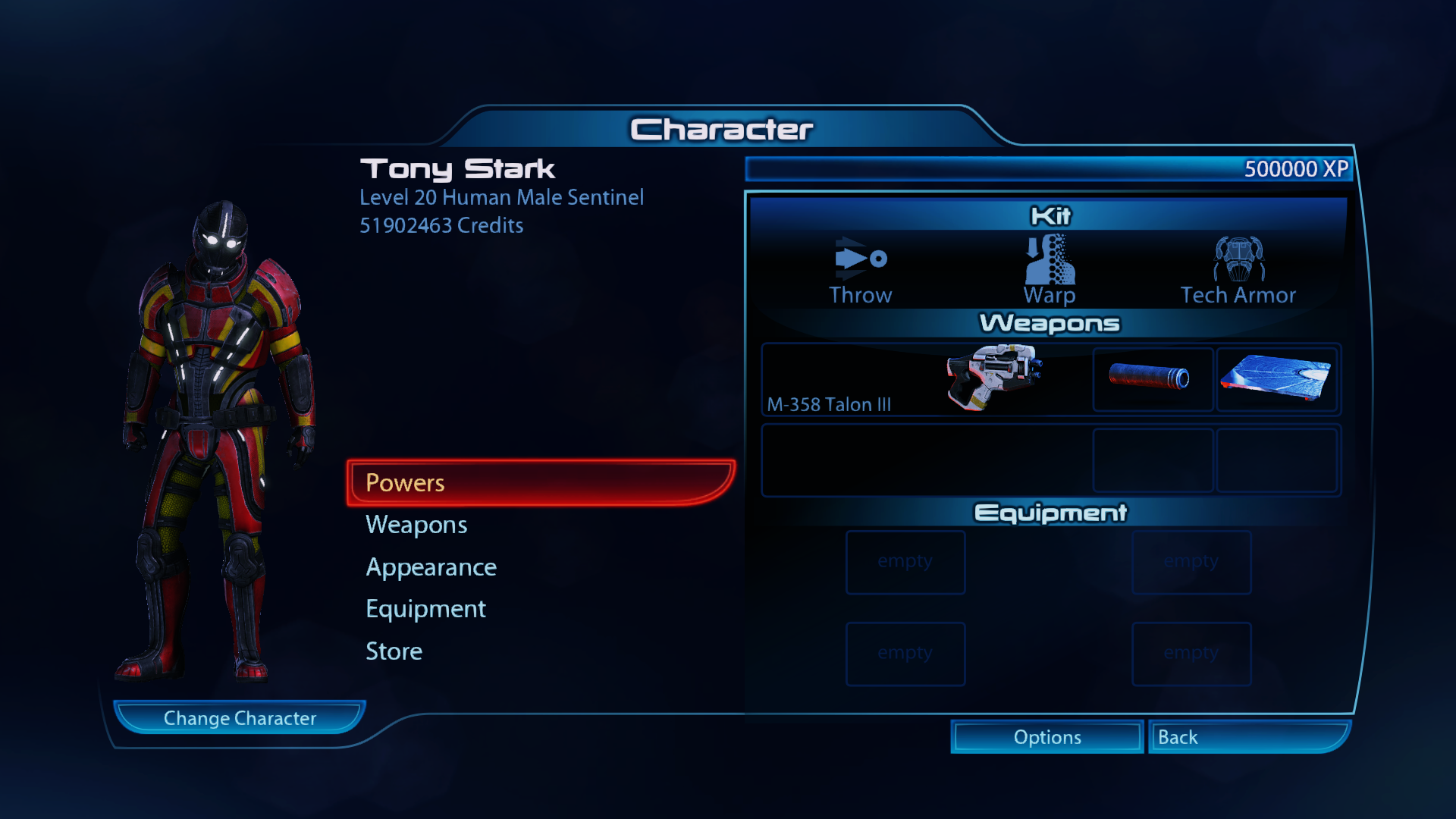Select the M-358 Talon III weapon slot
Screen dimensions: 1456x819
coord(926,379)
